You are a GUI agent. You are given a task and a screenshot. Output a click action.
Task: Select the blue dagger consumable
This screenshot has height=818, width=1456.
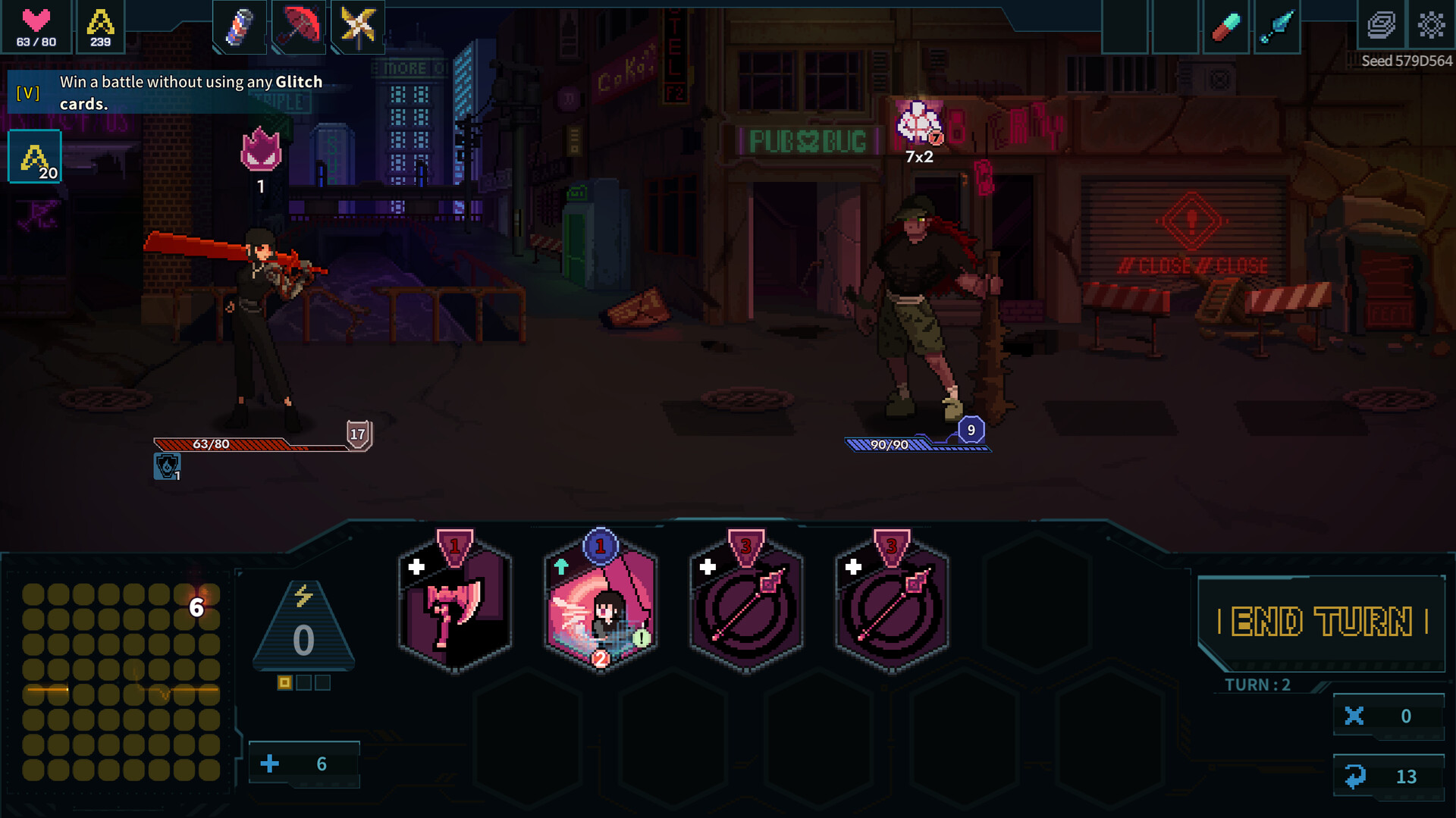[x=1277, y=27]
